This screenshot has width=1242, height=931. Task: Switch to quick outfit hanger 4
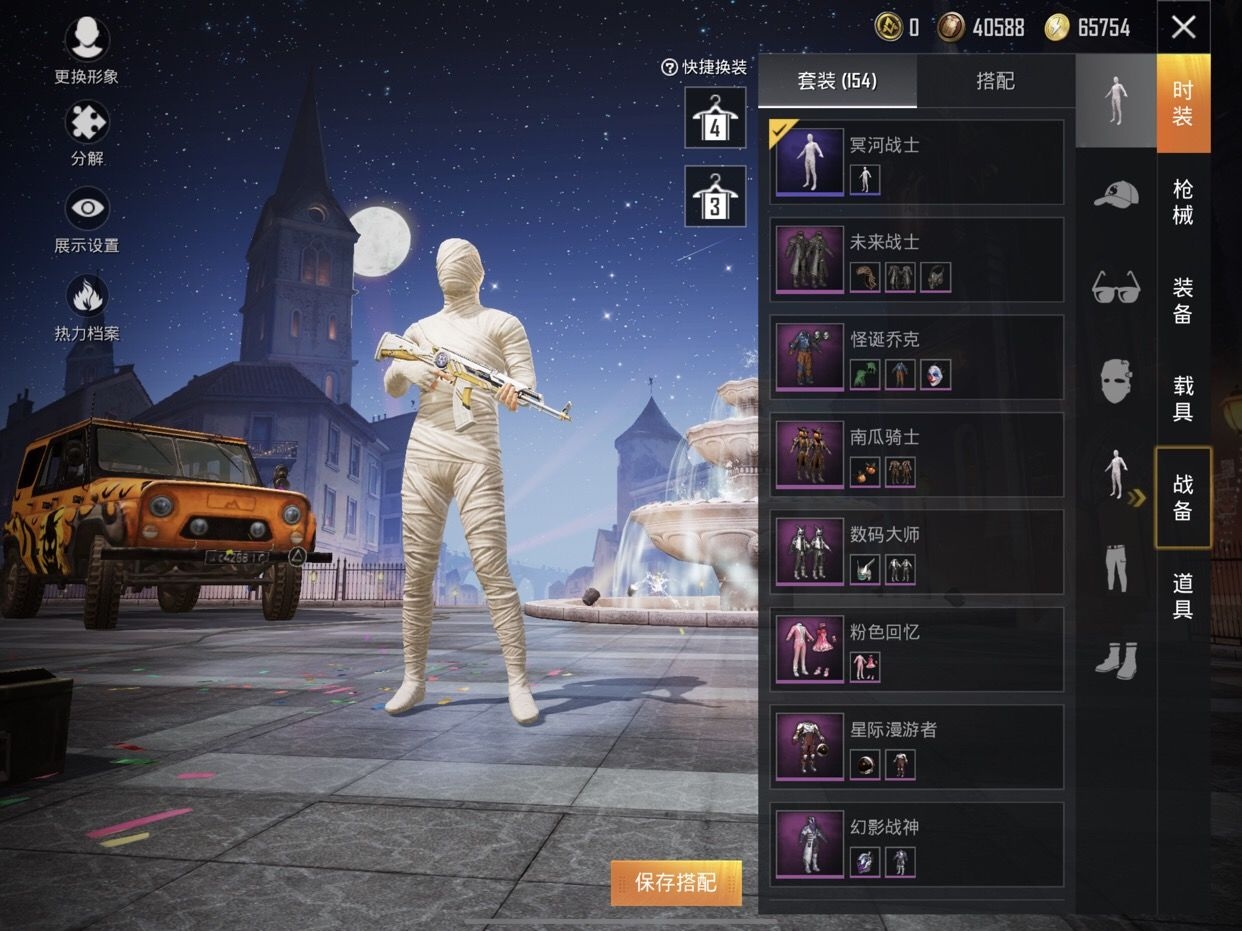point(715,117)
